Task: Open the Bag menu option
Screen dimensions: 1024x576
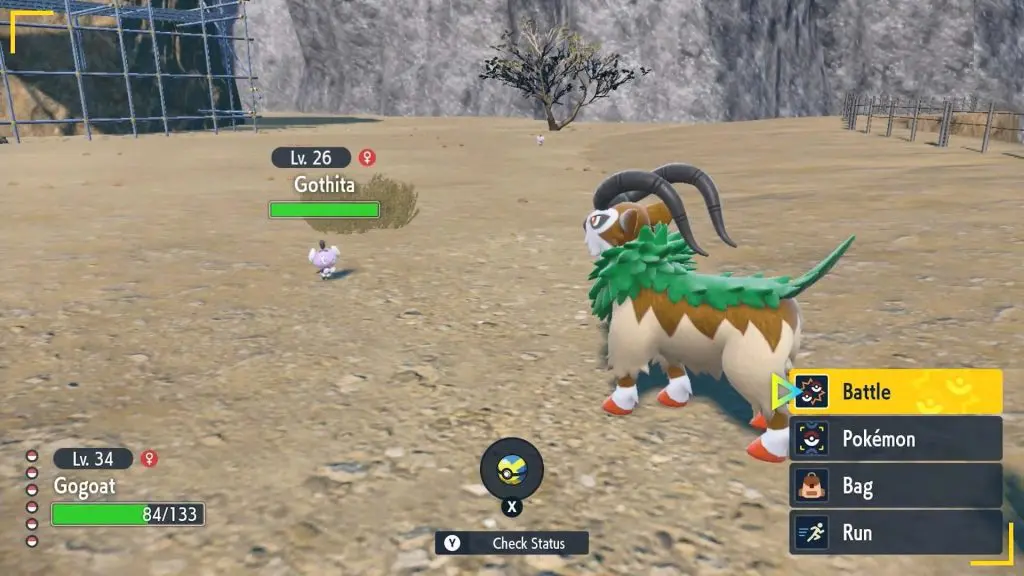Action: 896,486
